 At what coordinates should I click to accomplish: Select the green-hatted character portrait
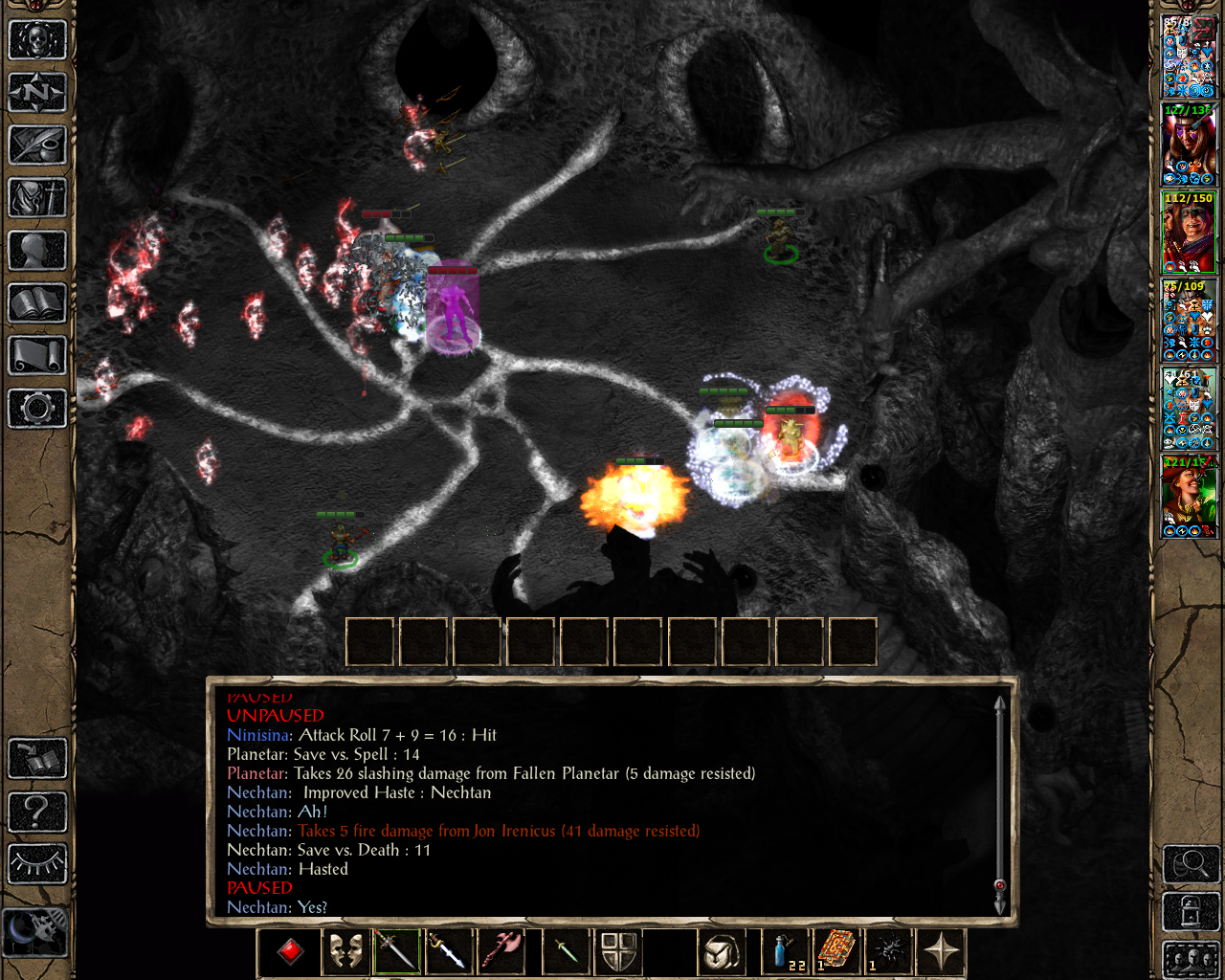pos(1189,497)
